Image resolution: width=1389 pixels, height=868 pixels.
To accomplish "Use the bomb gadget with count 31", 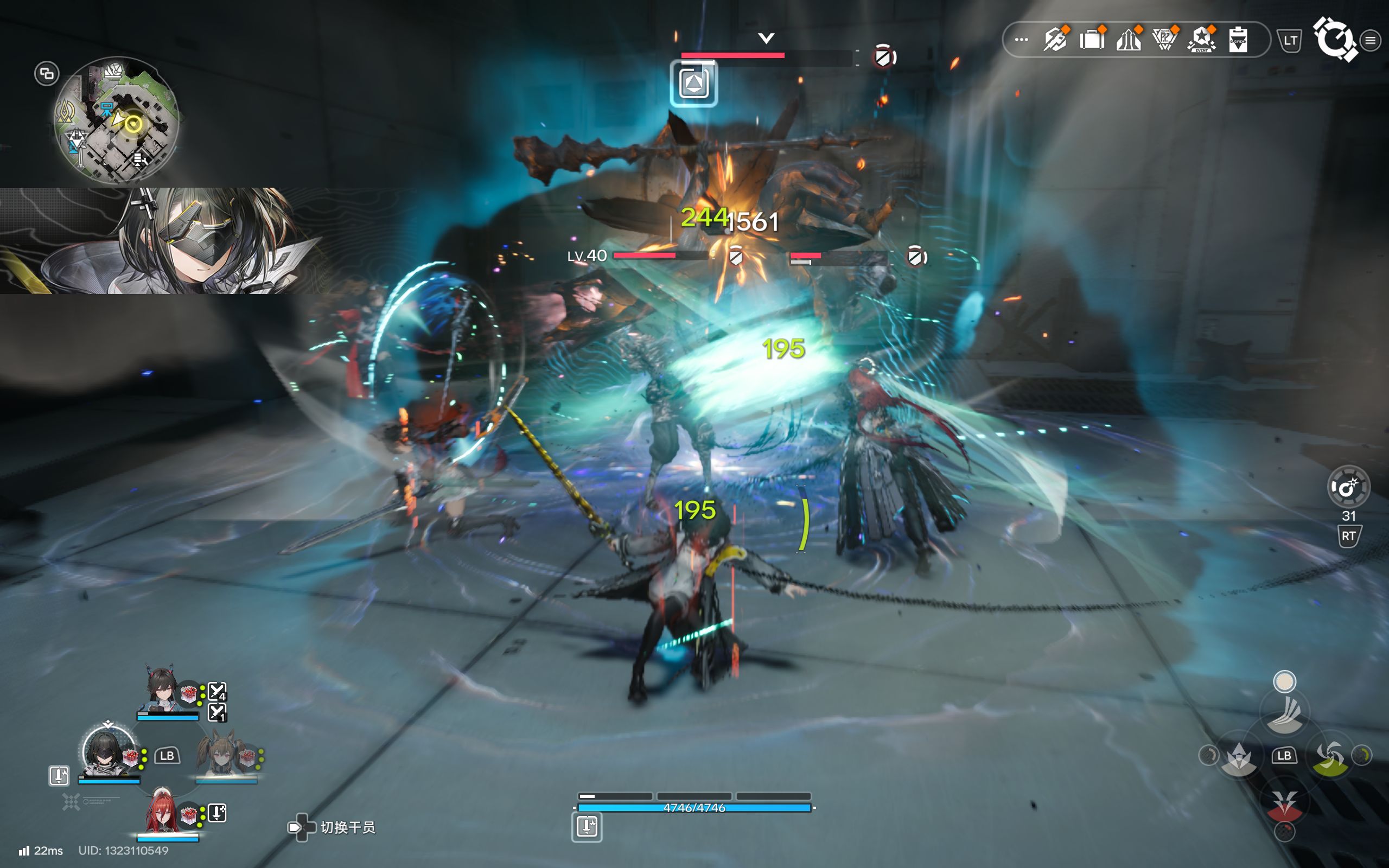I will (1348, 487).
